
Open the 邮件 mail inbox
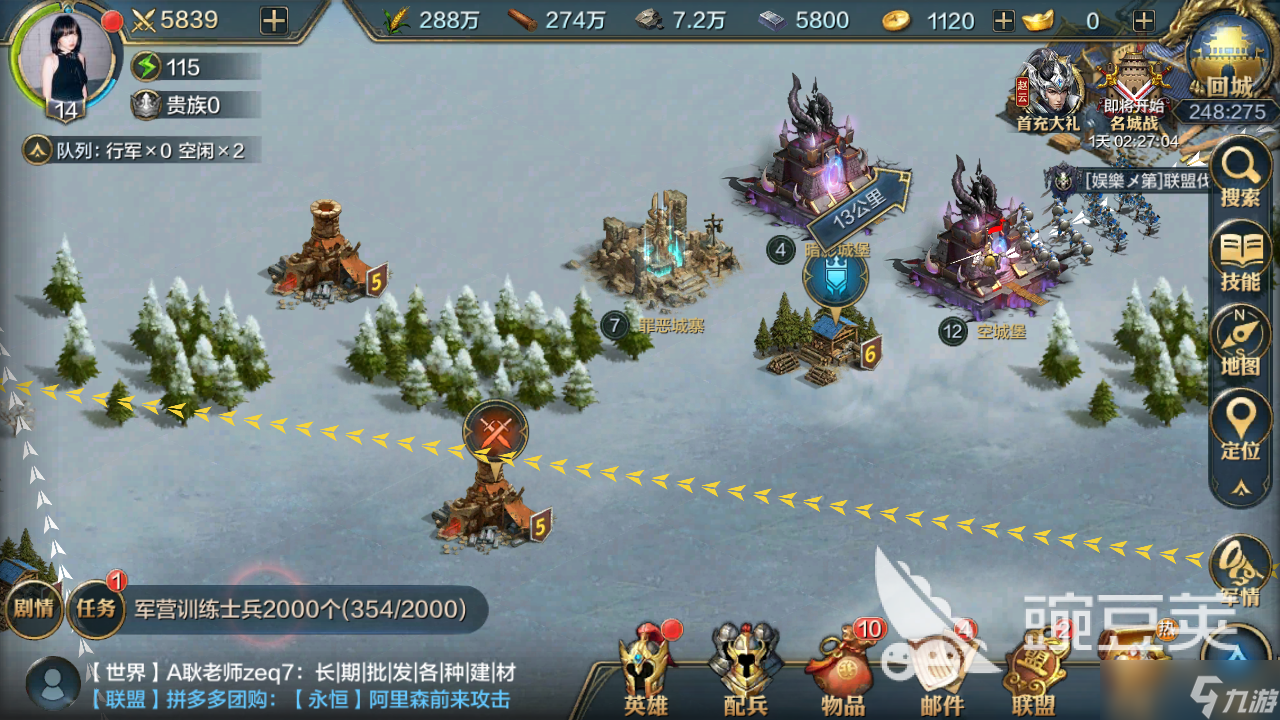coord(940,672)
